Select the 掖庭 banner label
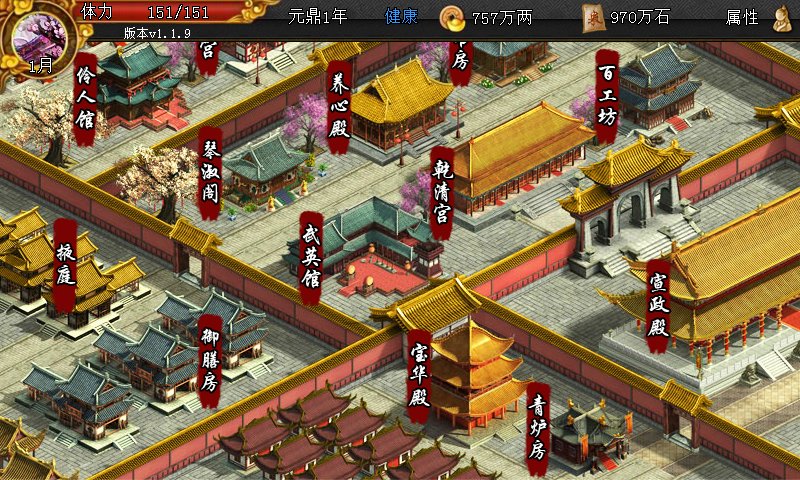Image resolution: width=800 pixels, height=480 pixels. (66, 265)
